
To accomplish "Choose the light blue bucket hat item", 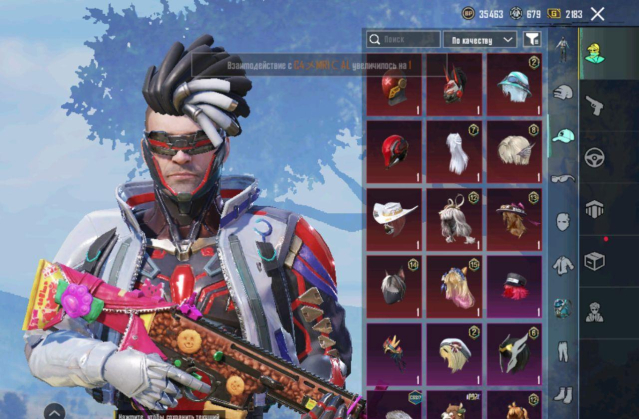I will [513, 84].
